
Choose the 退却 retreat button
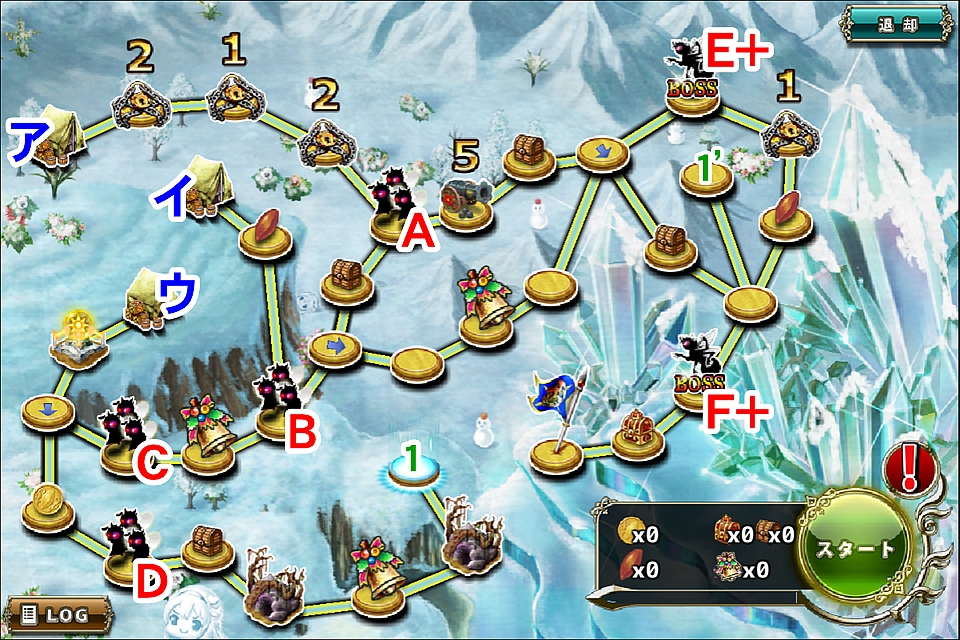[895, 23]
